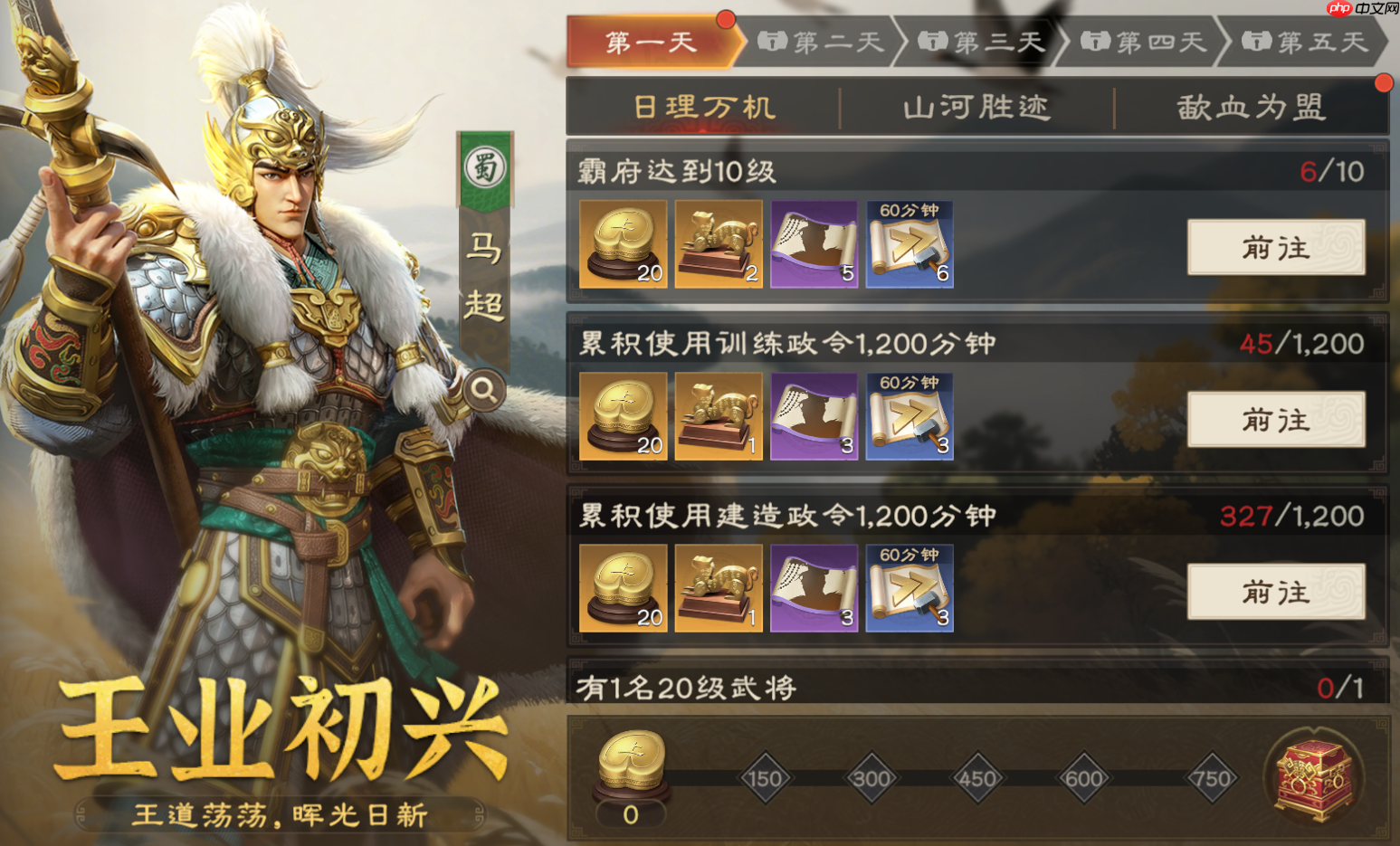Screen dimensions: 1400x846
Task: Click the 60分钟 speedup in the 建造政令 task
Action: 910,588
